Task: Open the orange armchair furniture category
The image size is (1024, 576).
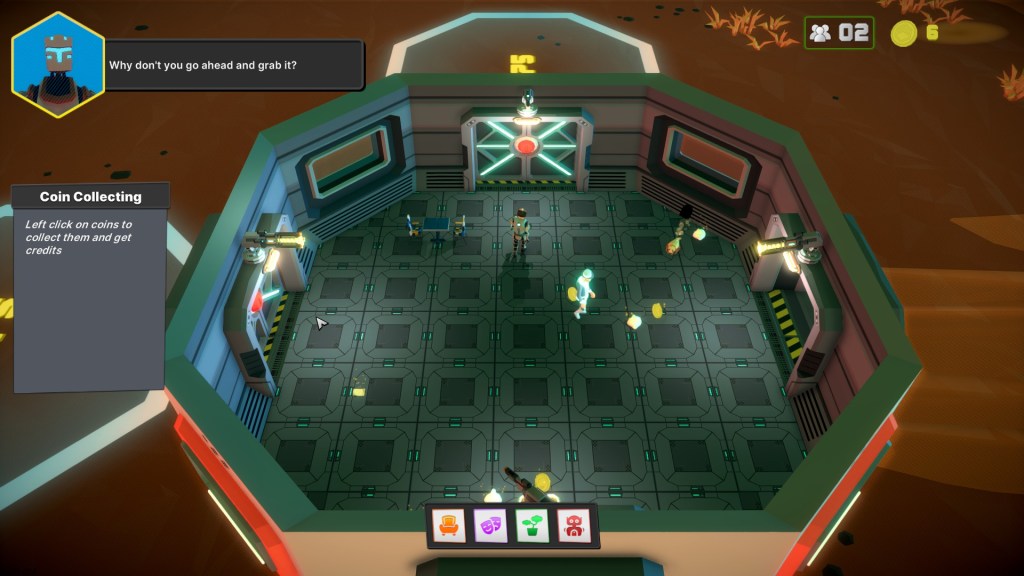Action: coord(449,525)
